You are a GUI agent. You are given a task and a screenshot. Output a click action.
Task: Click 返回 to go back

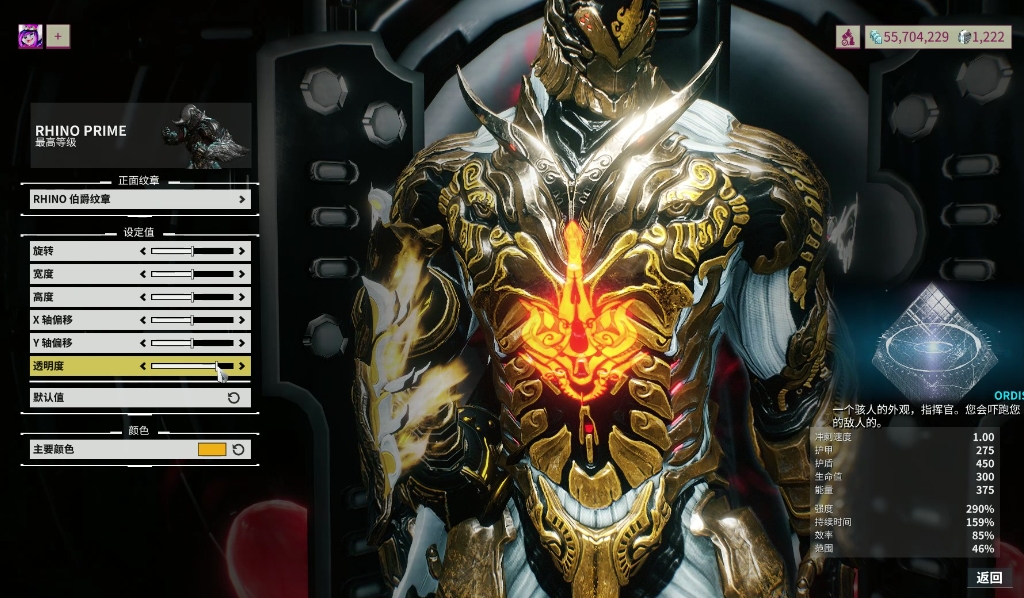point(989,577)
